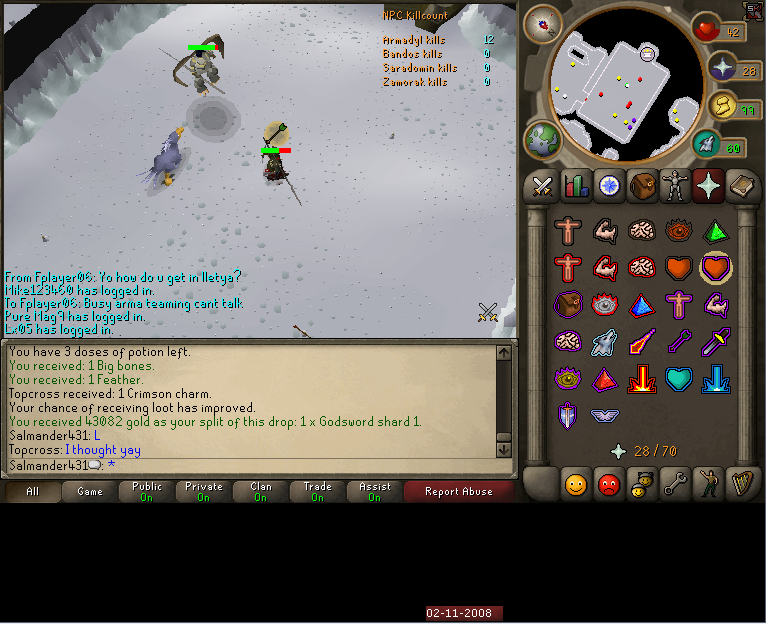Show the Worn Equipment tab
Screen dimensions: 766x624
point(676,186)
